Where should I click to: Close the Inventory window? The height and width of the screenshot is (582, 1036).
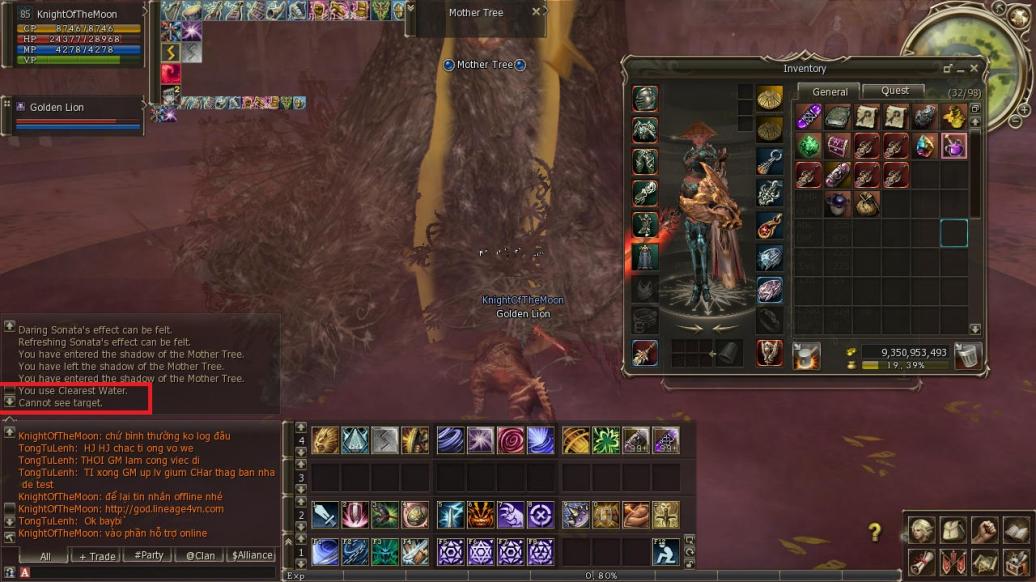974,69
